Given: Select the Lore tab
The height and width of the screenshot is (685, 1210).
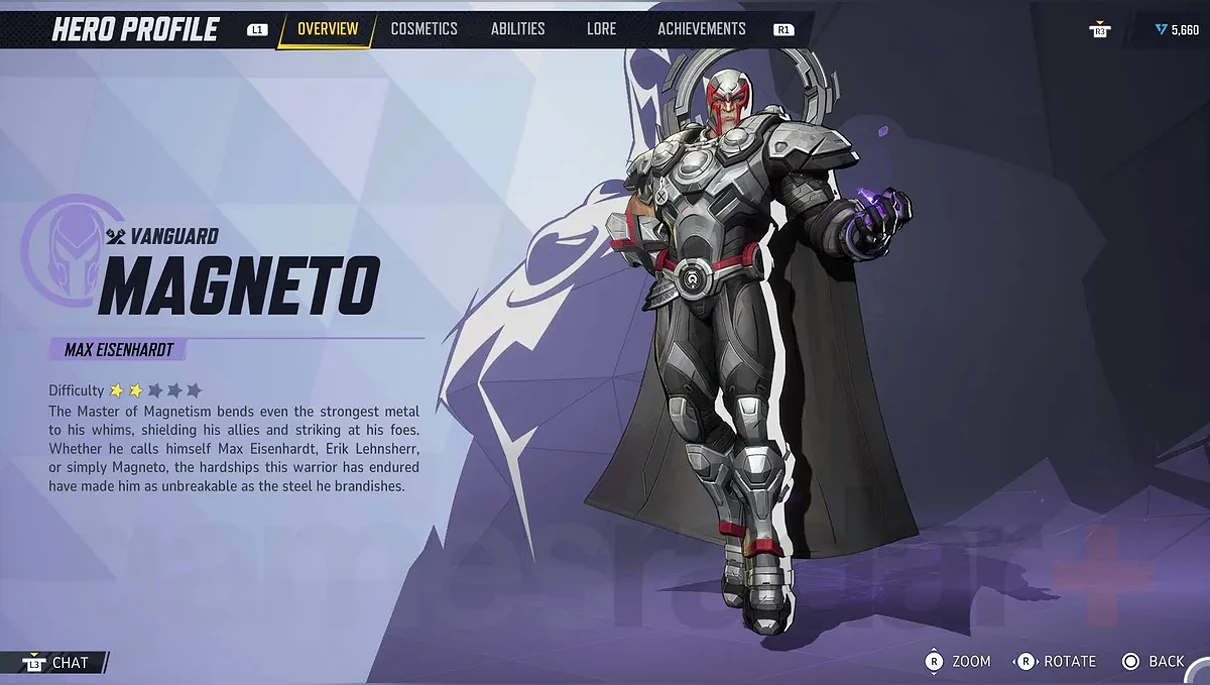Looking at the screenshot, I should (601, 29).
